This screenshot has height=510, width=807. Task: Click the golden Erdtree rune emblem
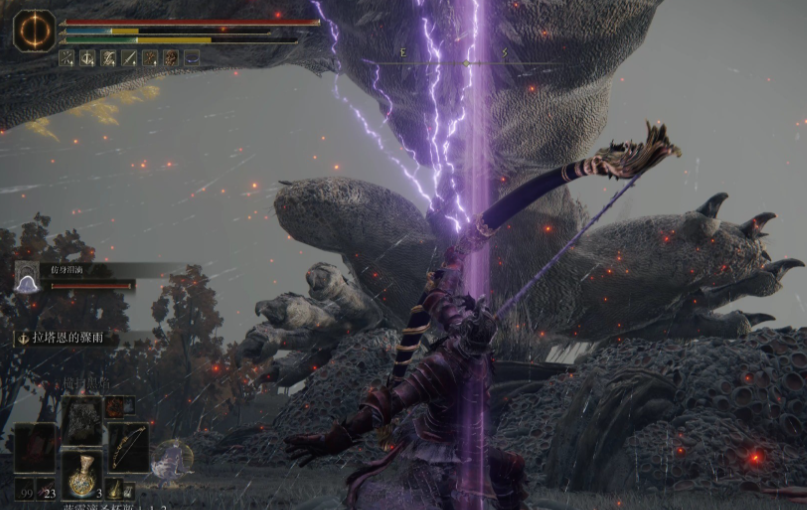pyautogui.click(x=34, y=31)
